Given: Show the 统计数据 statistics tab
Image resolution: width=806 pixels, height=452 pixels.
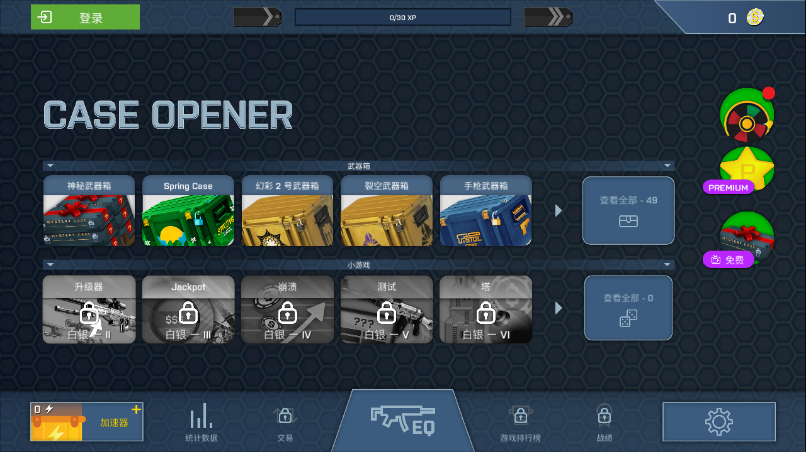Looking at the screenshot, I should pyautogui.click(x=201, y=422).
